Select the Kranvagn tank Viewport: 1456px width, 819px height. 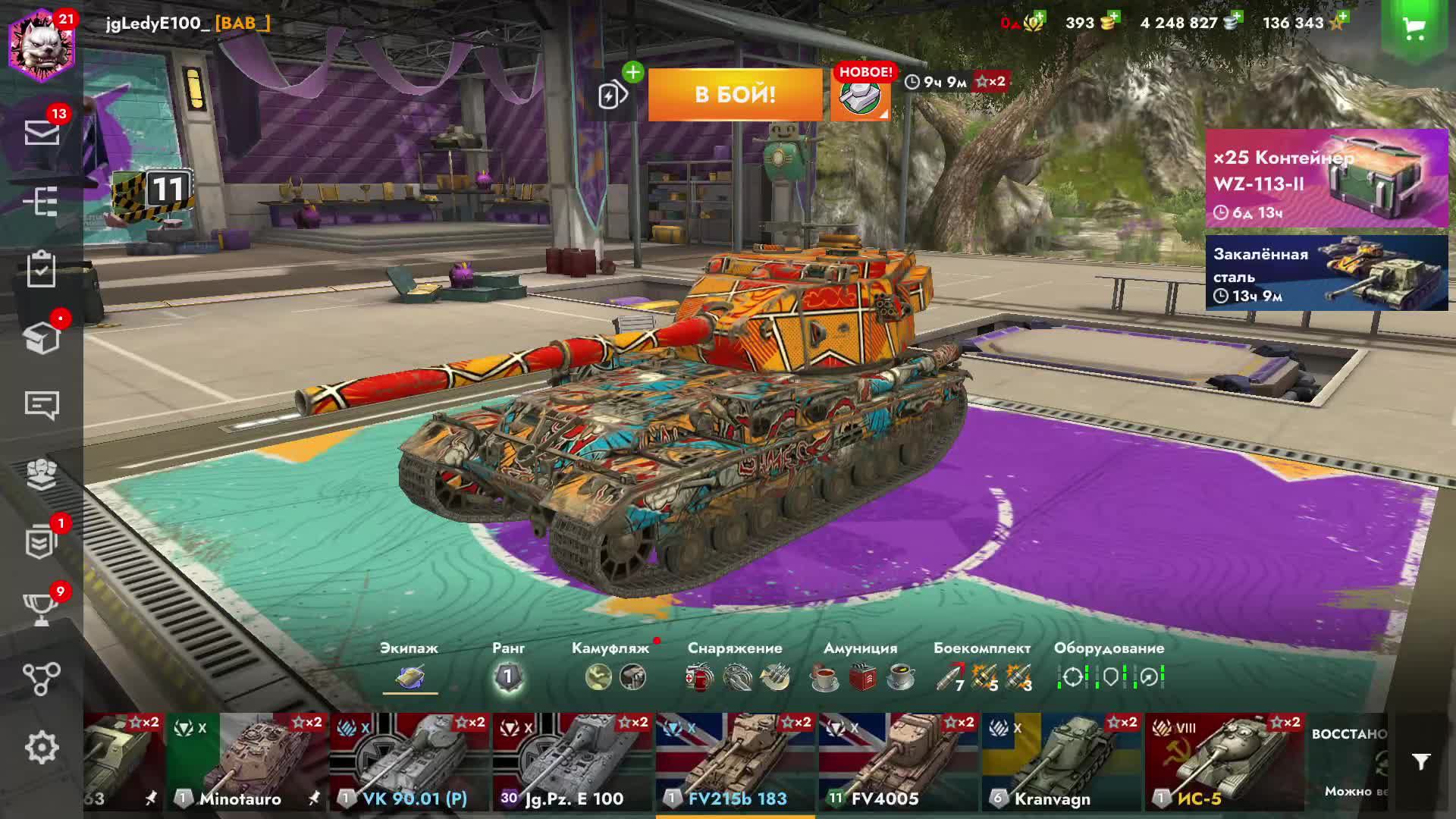coord(1062,762)
